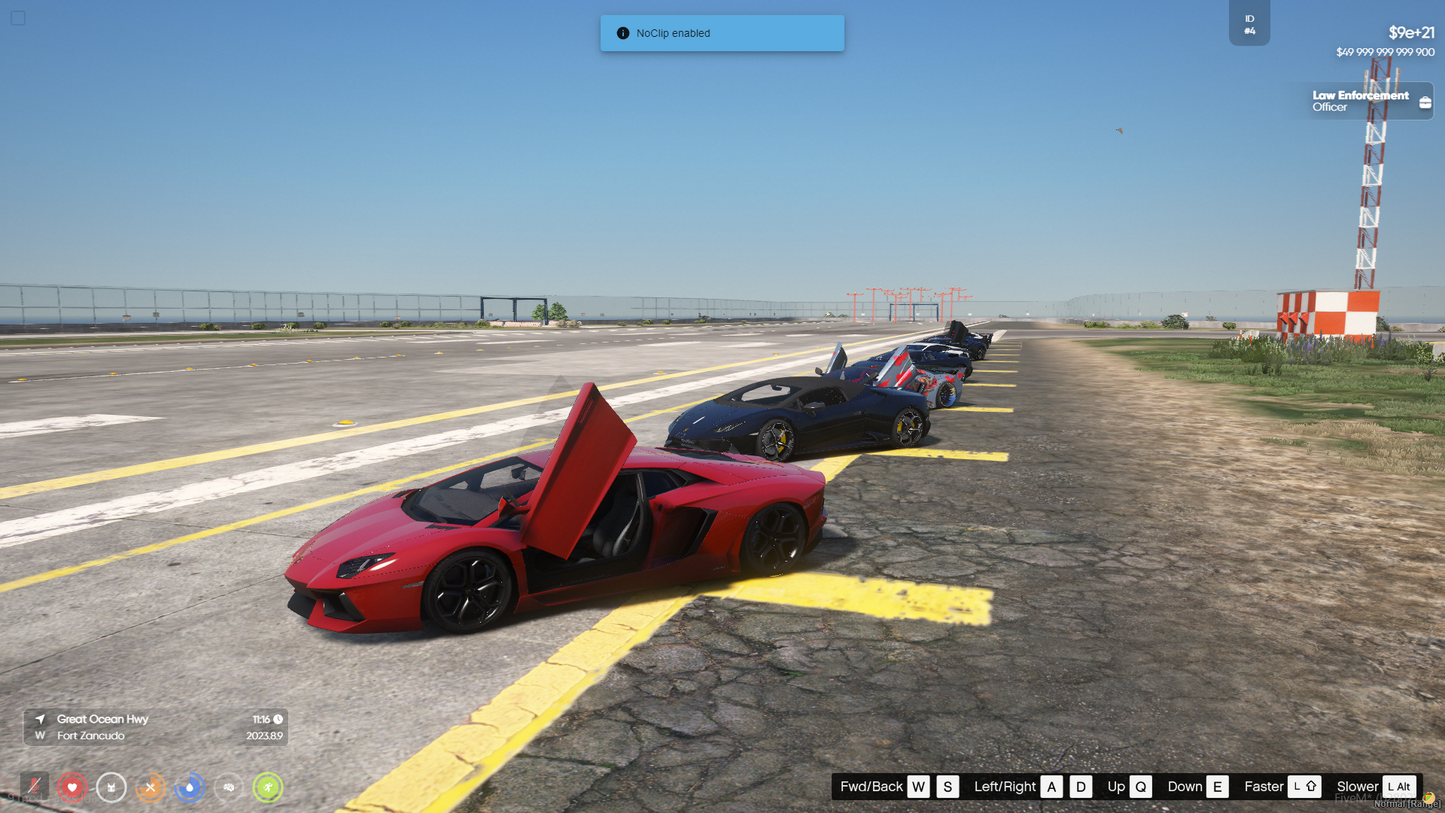Click the red heart health icon
The height and width of the screenshot is (813, 1445).
72,787
